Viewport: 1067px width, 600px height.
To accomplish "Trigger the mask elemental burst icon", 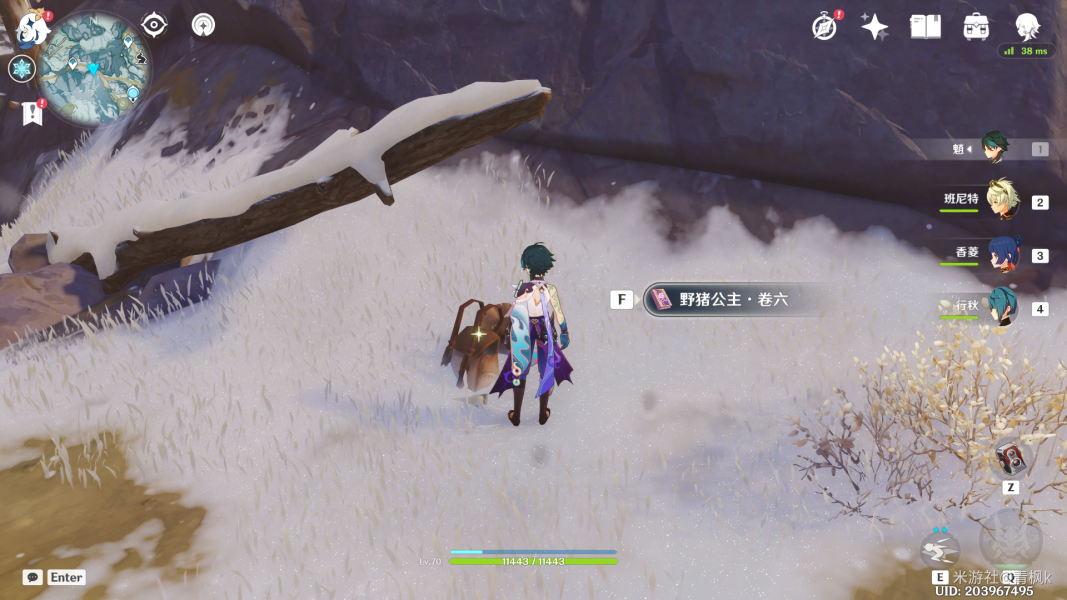I will click(x=1010, y=540).
